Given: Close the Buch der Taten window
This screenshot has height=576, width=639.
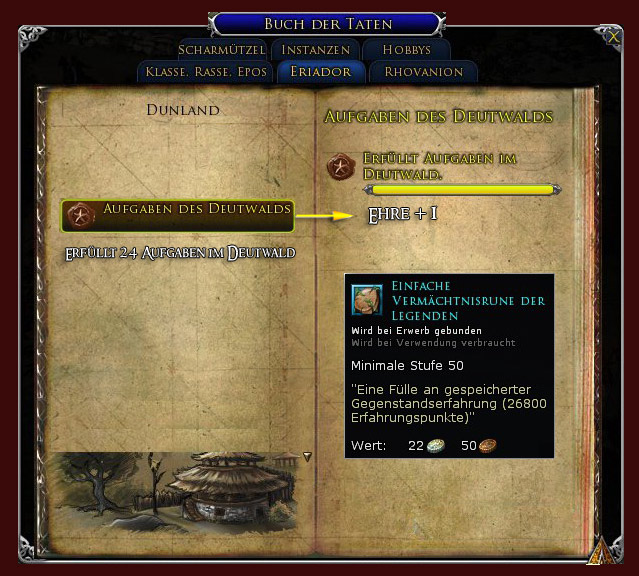Looking at the screenshot, I should coord(613,37).
